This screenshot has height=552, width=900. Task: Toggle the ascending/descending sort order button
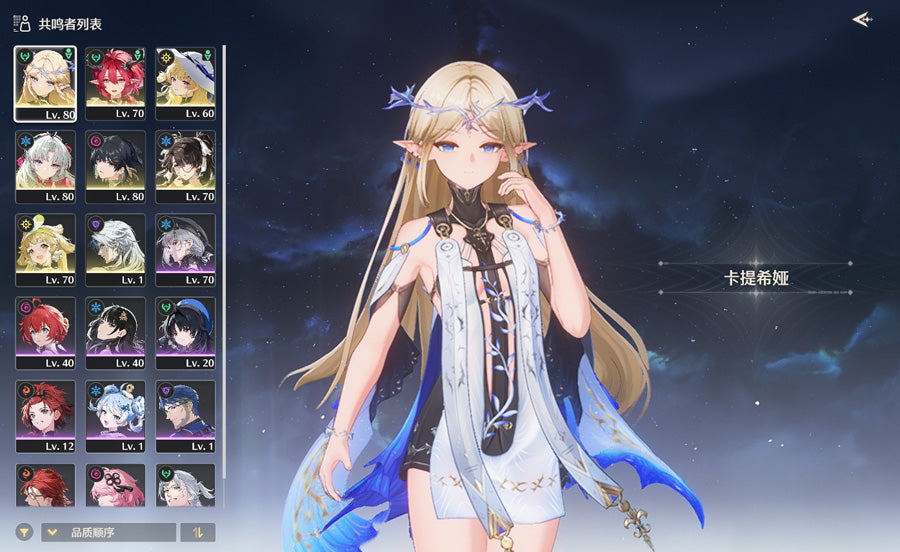coord(197,532)
